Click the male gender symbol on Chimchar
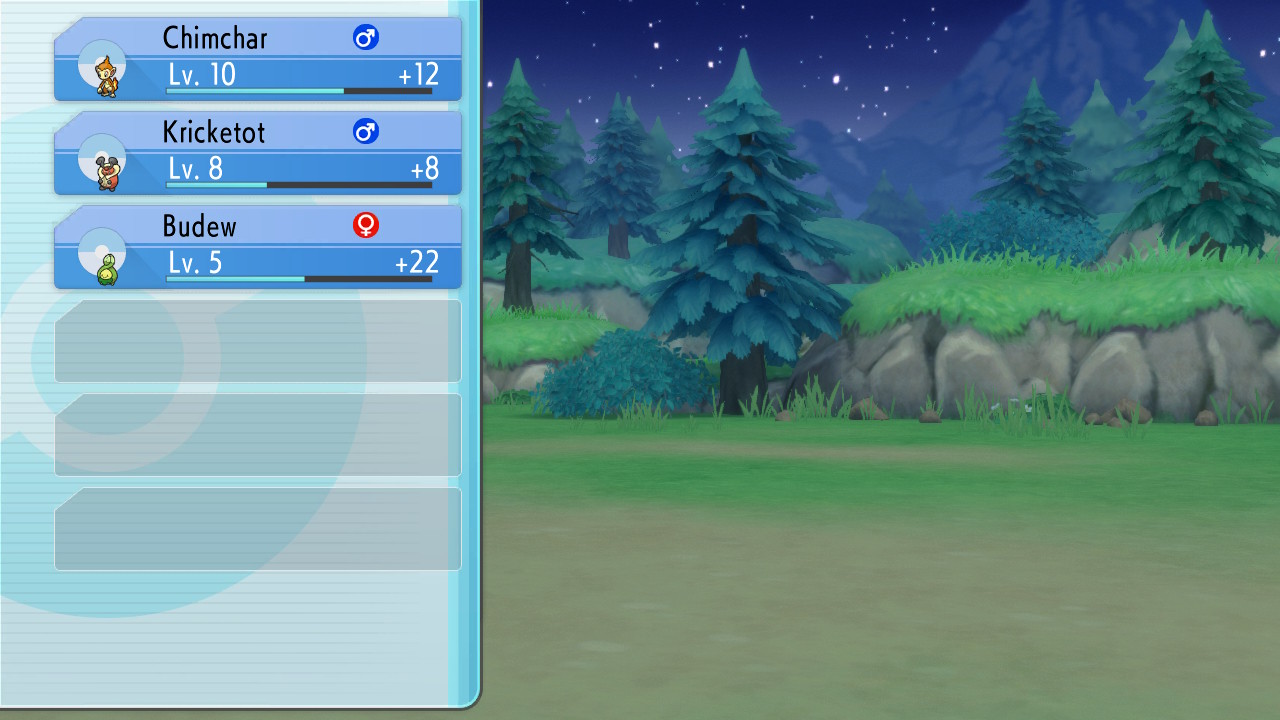The image size is (1280, 720). [366, 35]
